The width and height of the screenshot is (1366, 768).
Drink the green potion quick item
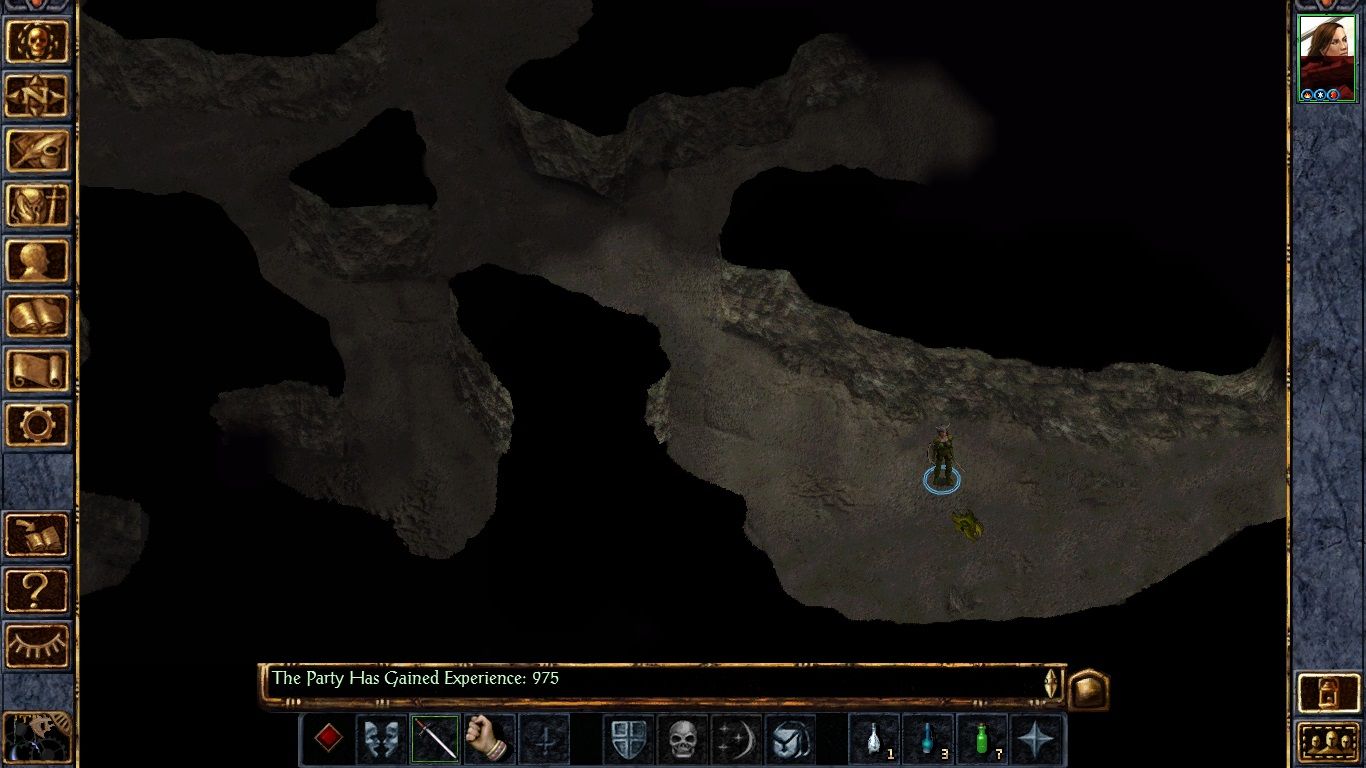point(982,741)
